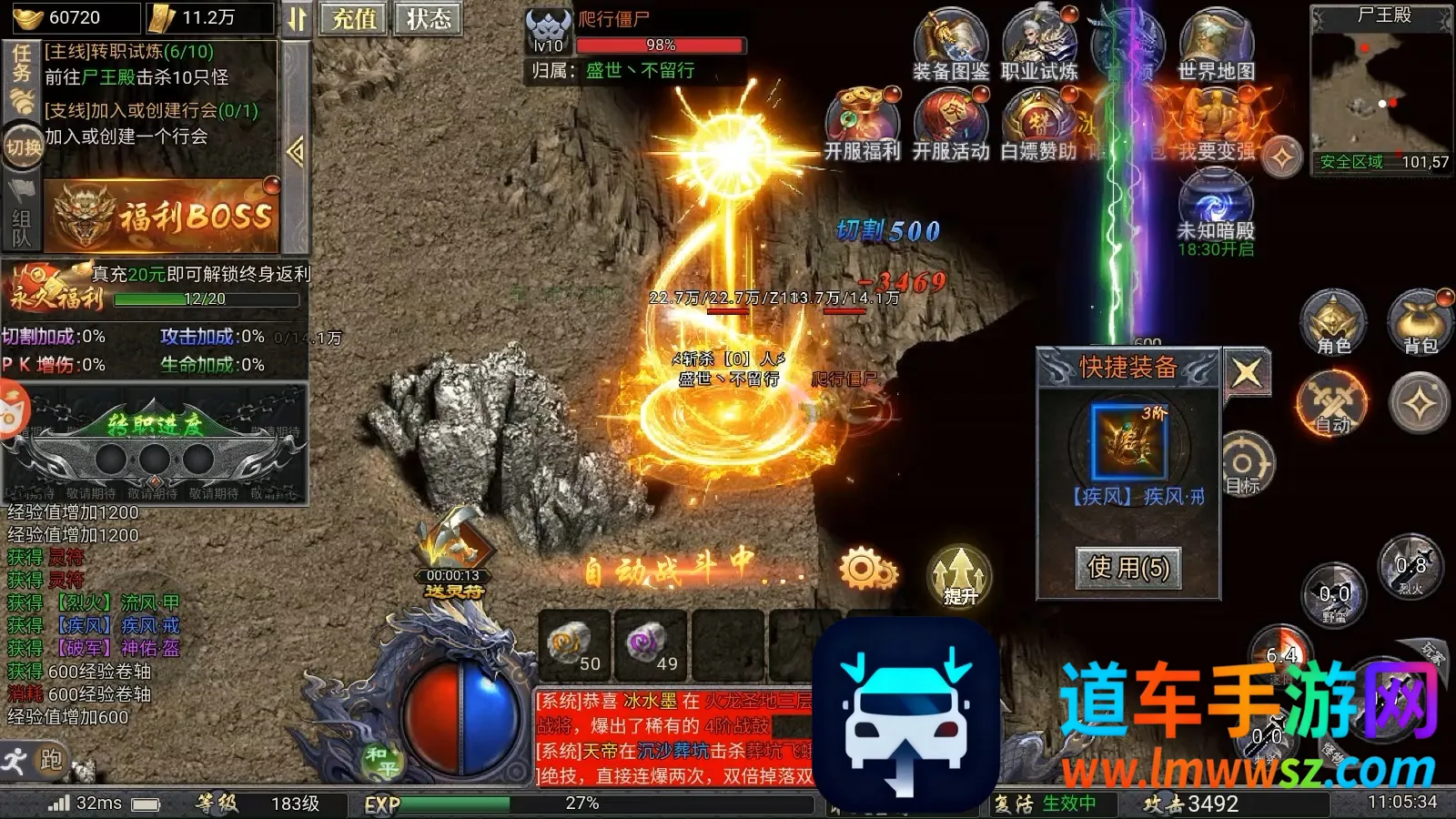Select the main quest 转职试炼 tracker entry
Screen dimensions: 1456x819
136,64
